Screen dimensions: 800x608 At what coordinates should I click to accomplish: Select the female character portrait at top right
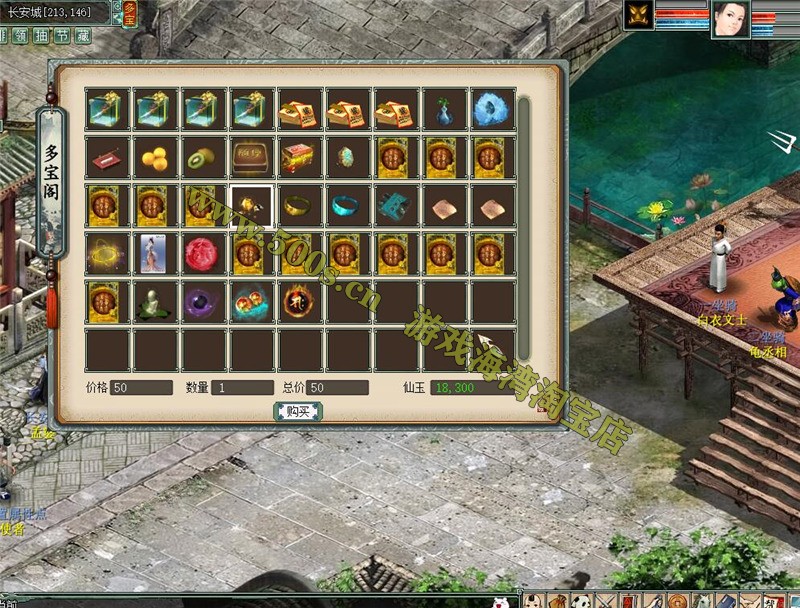click(730, 19)
